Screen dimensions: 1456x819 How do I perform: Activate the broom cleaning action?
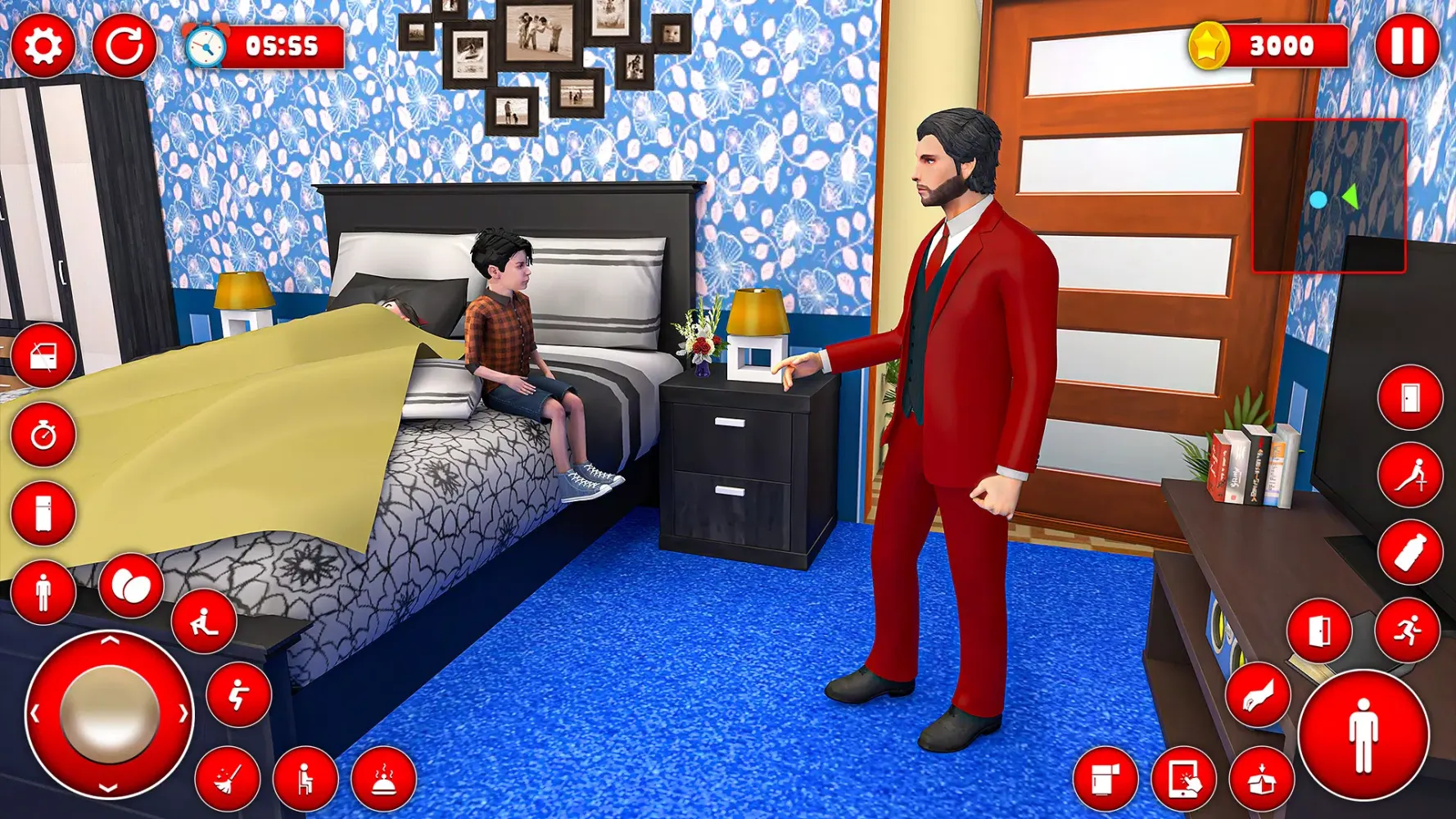(231, 779)
